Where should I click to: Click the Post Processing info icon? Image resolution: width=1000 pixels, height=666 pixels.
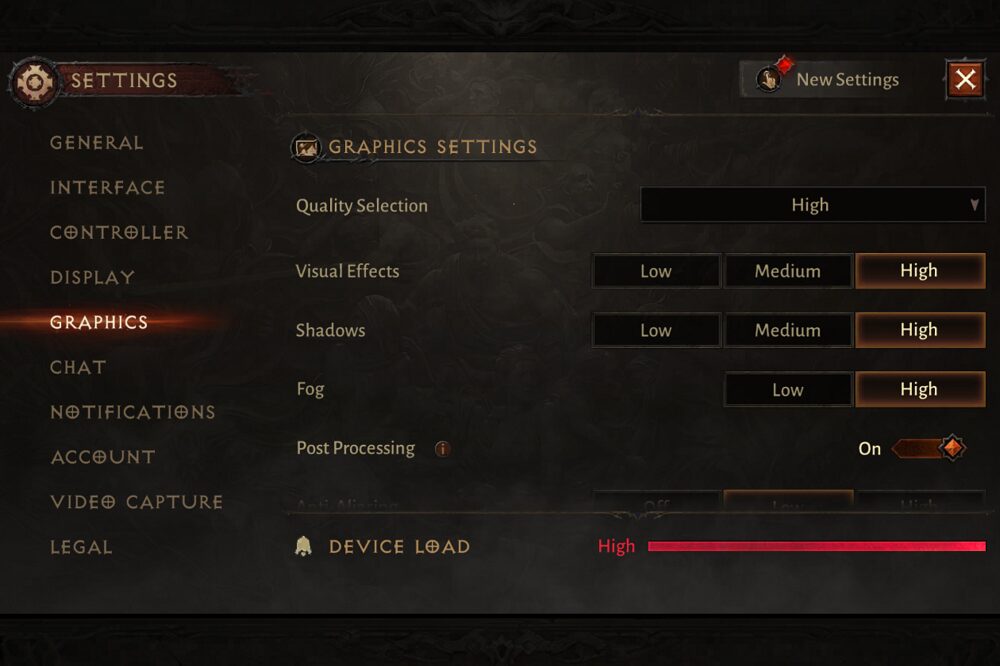[442, 449]
